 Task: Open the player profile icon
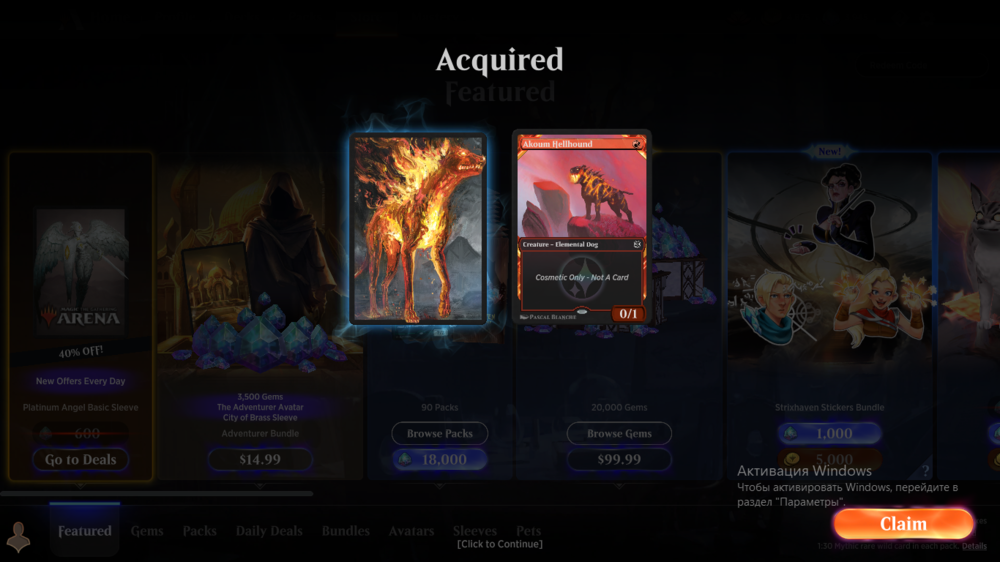point(19,537)
